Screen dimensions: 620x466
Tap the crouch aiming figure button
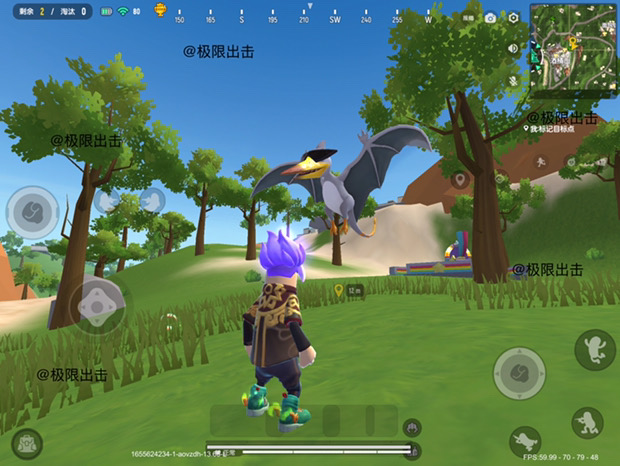tap(587, 423)
